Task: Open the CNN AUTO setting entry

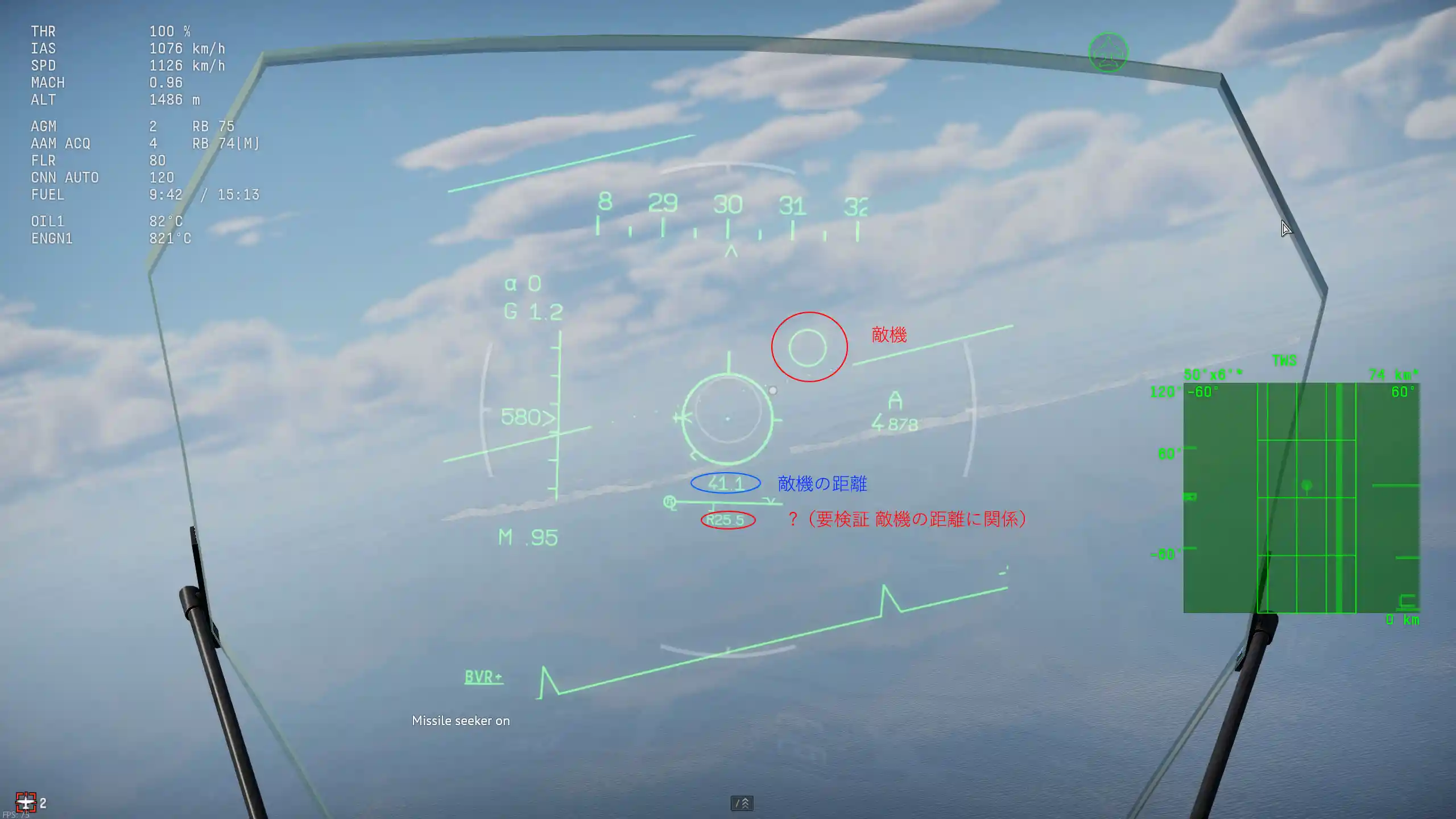Action: 65,177
